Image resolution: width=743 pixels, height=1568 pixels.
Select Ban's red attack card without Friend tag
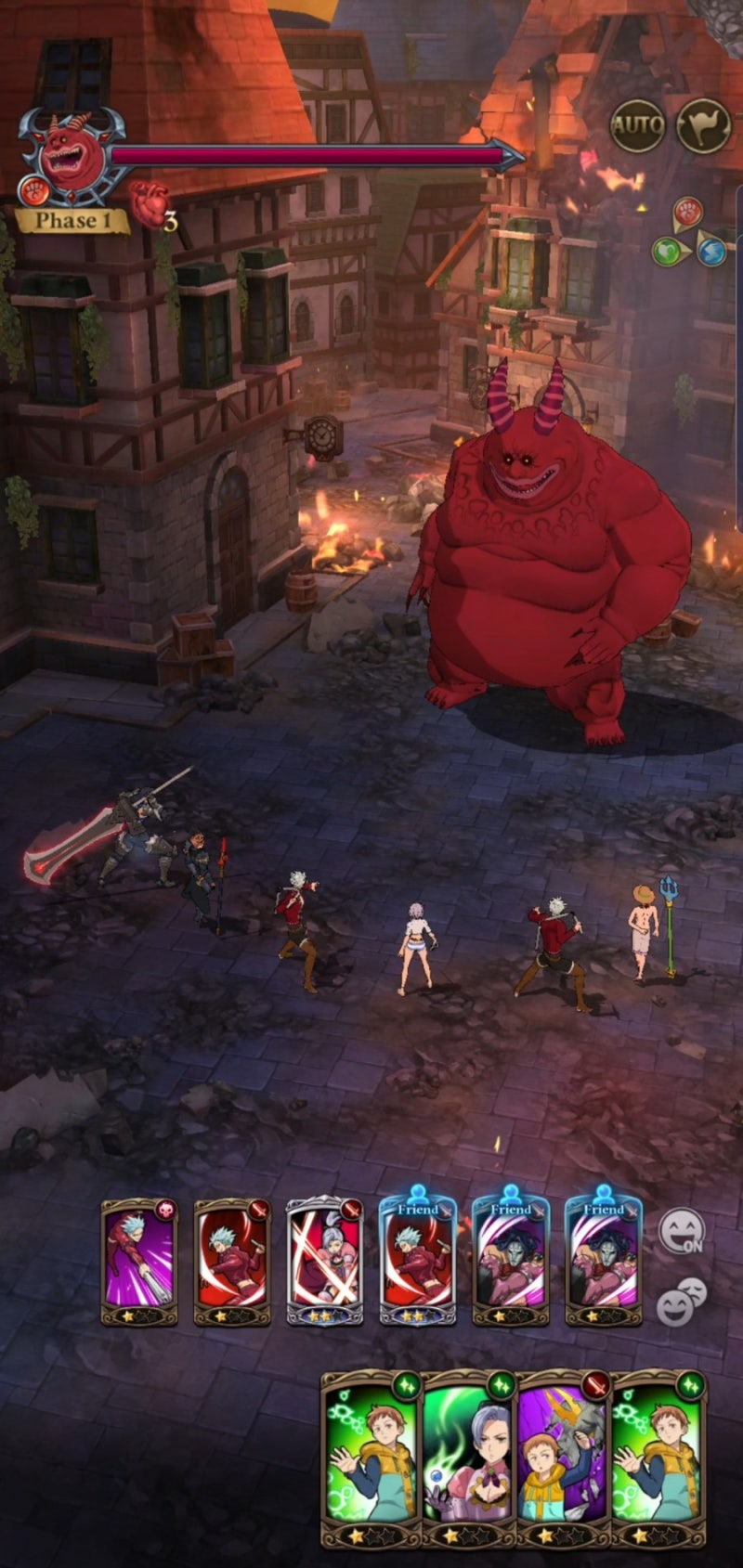pos(232,1261)
